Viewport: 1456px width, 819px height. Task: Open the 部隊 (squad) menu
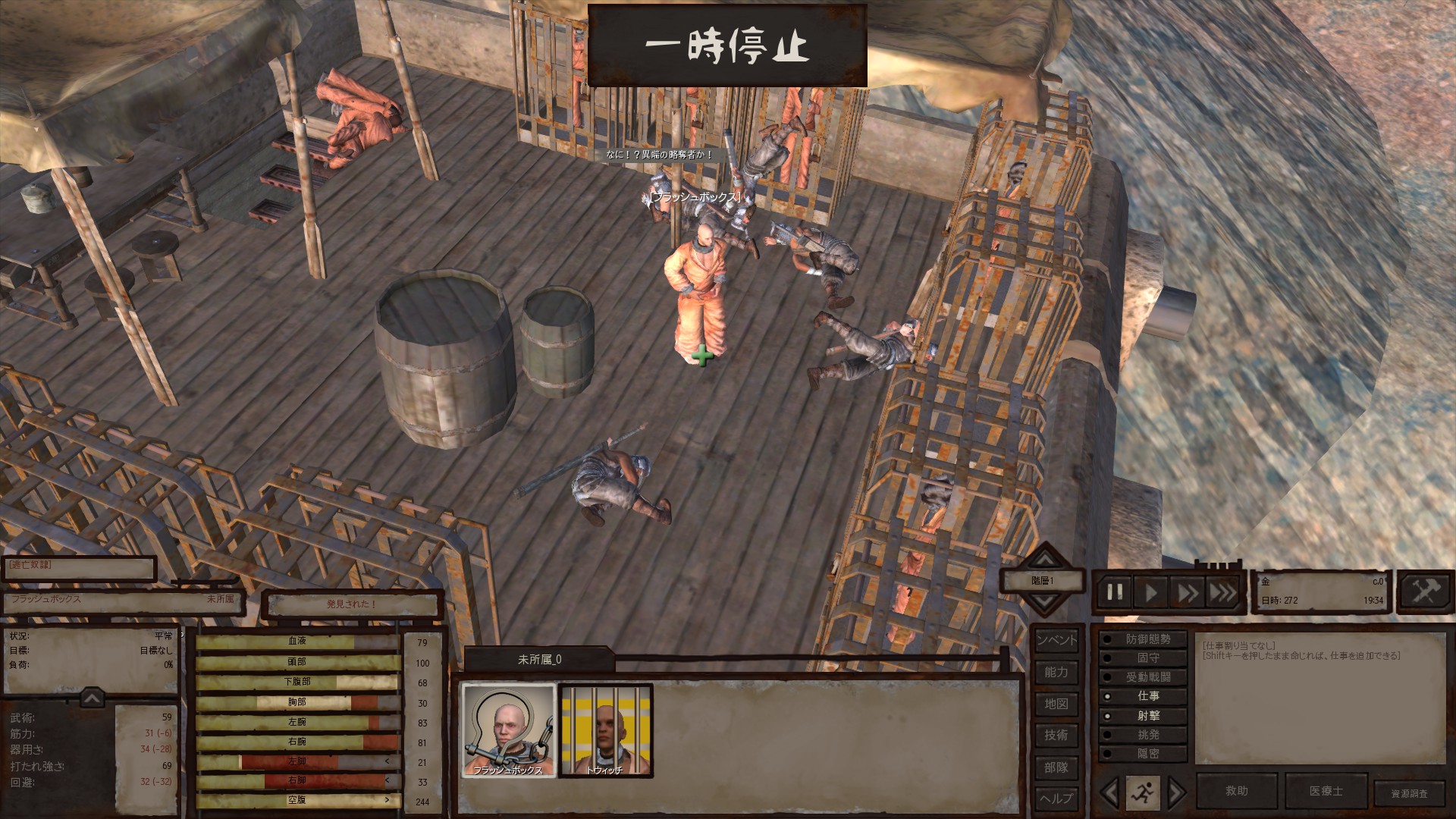tap(1056, 767)
